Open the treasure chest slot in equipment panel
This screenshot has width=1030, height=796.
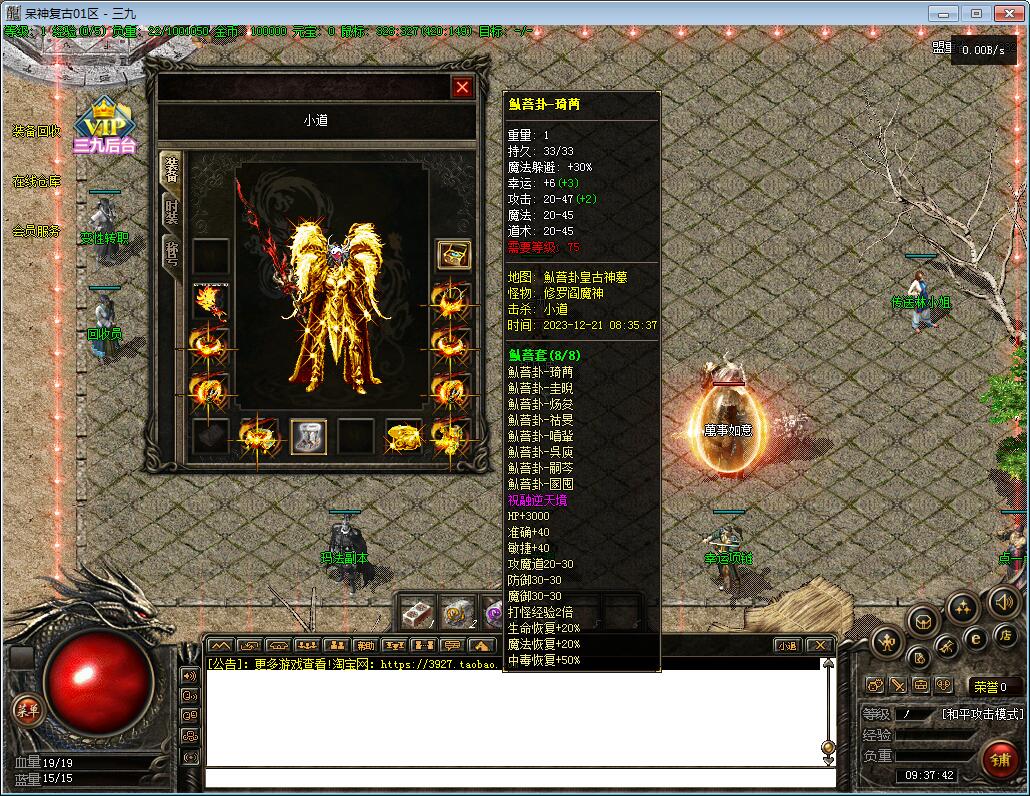[x=453, y=254]
